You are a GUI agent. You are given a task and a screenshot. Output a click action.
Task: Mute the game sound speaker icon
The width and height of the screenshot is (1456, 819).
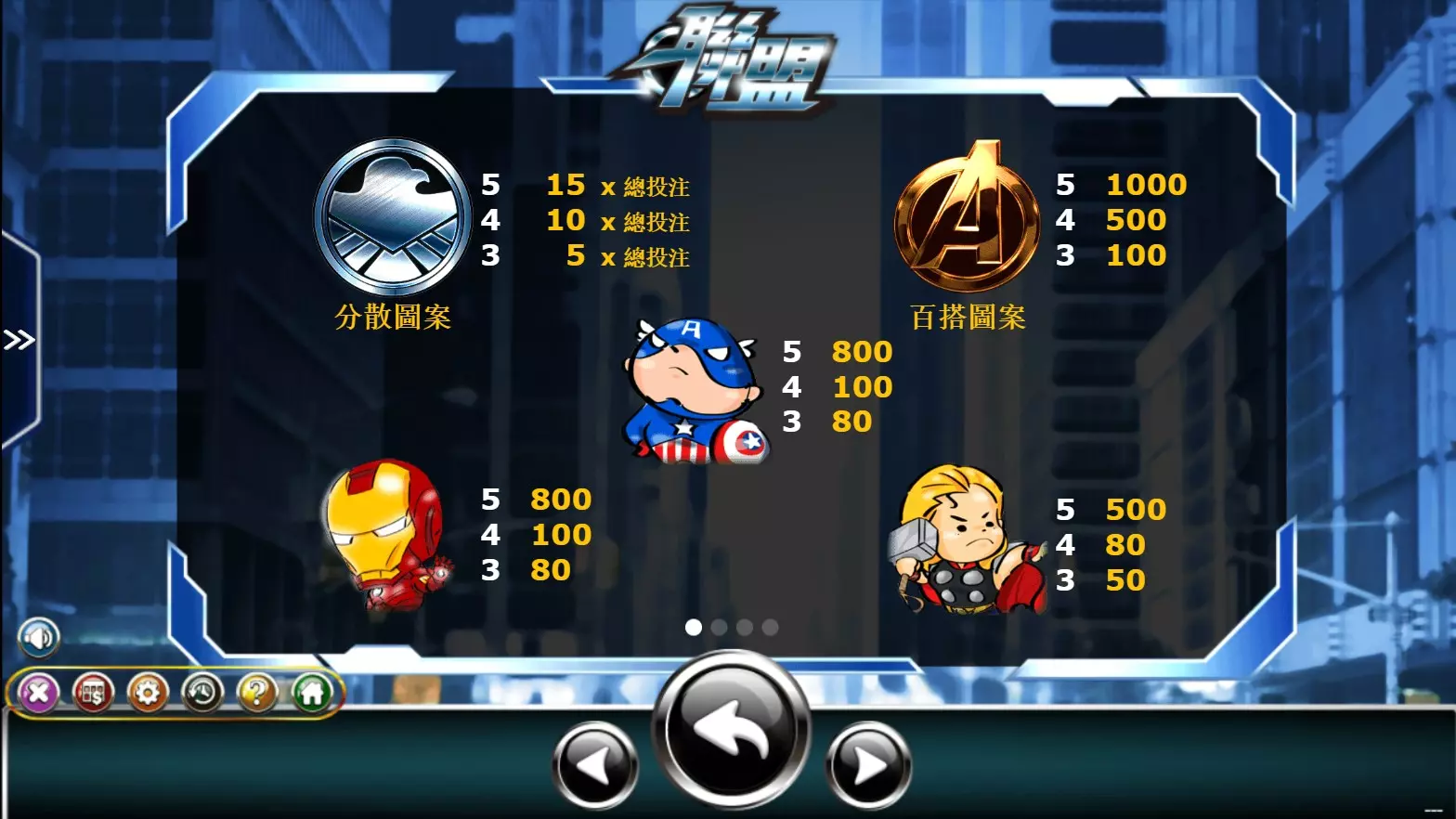[x=38, y=637]
